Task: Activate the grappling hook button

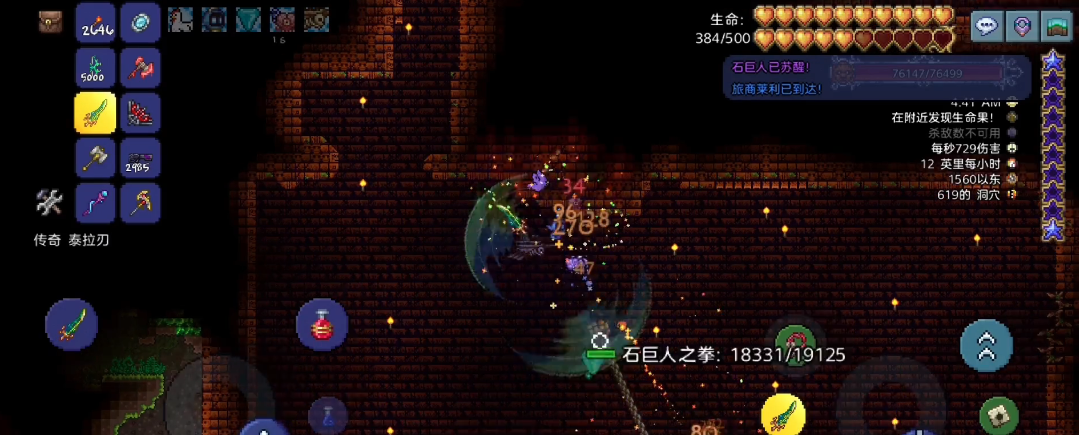Action: [795, 345]
